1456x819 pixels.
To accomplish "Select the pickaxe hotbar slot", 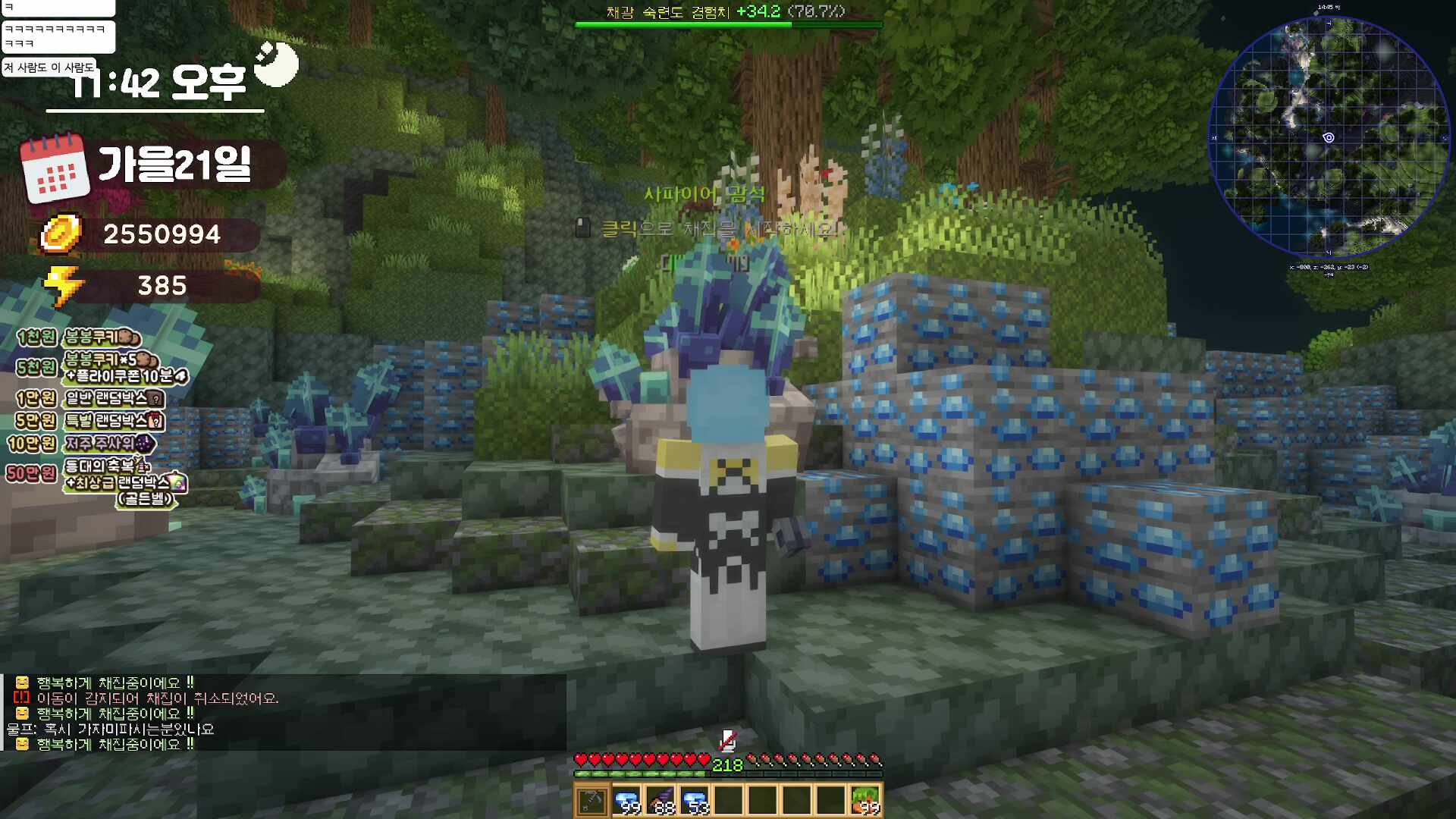I will [591, 800].
